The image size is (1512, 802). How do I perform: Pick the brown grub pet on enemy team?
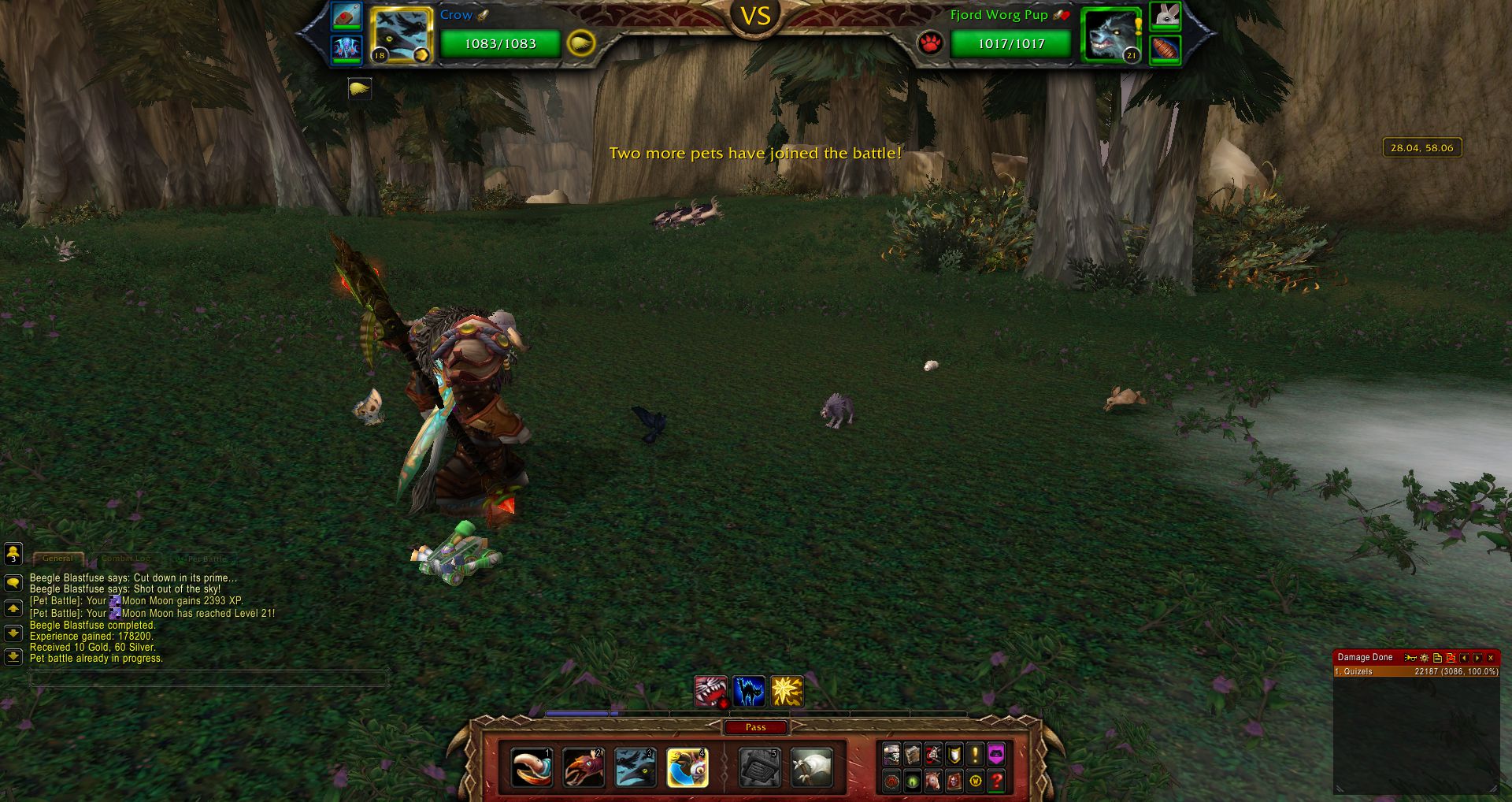point(1165,49)
